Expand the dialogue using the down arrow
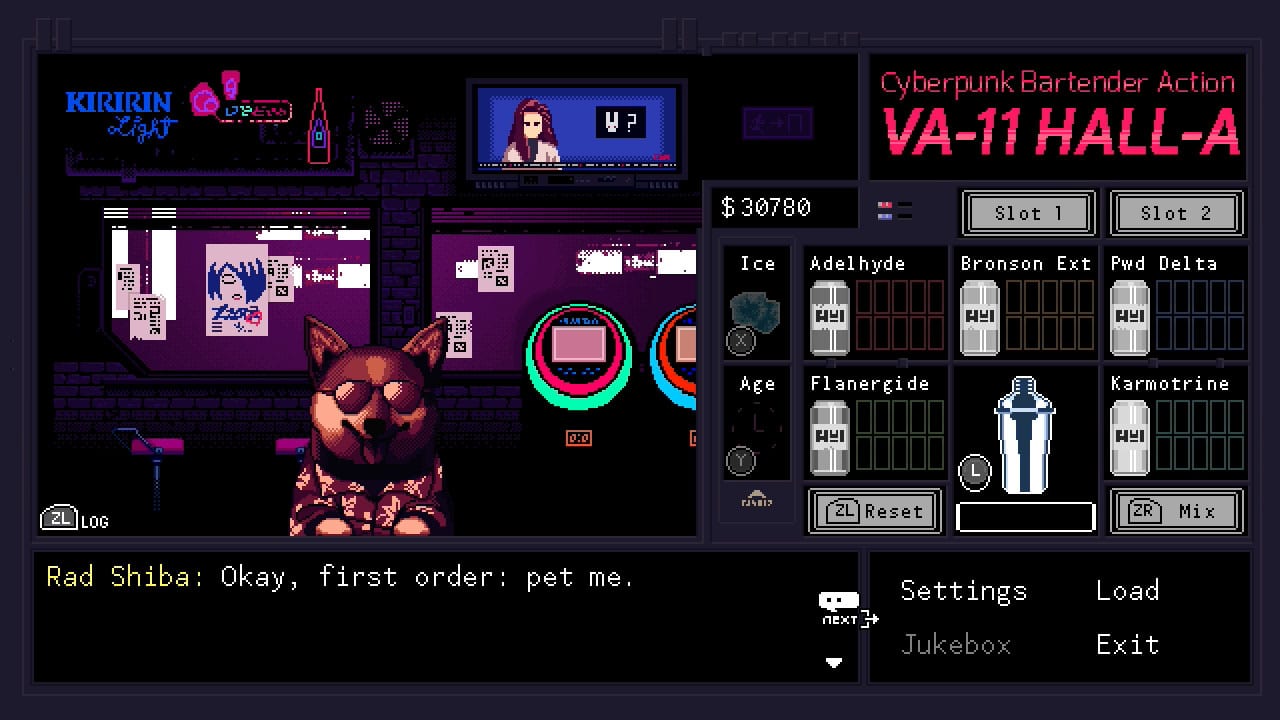The image size is (1280, 720). pos(833,662)
